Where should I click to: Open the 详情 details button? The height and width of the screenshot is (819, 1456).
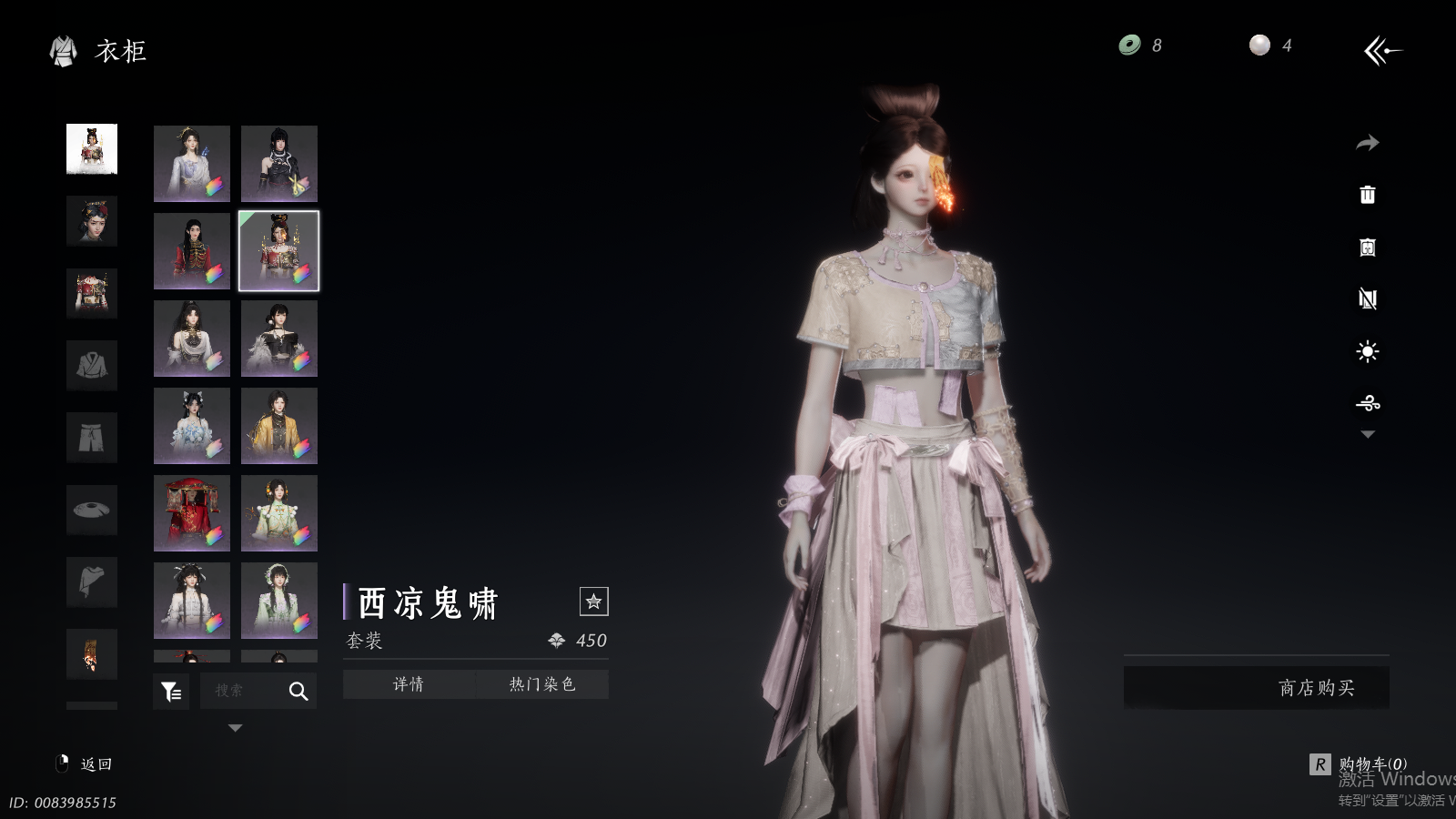pos(409,684)
